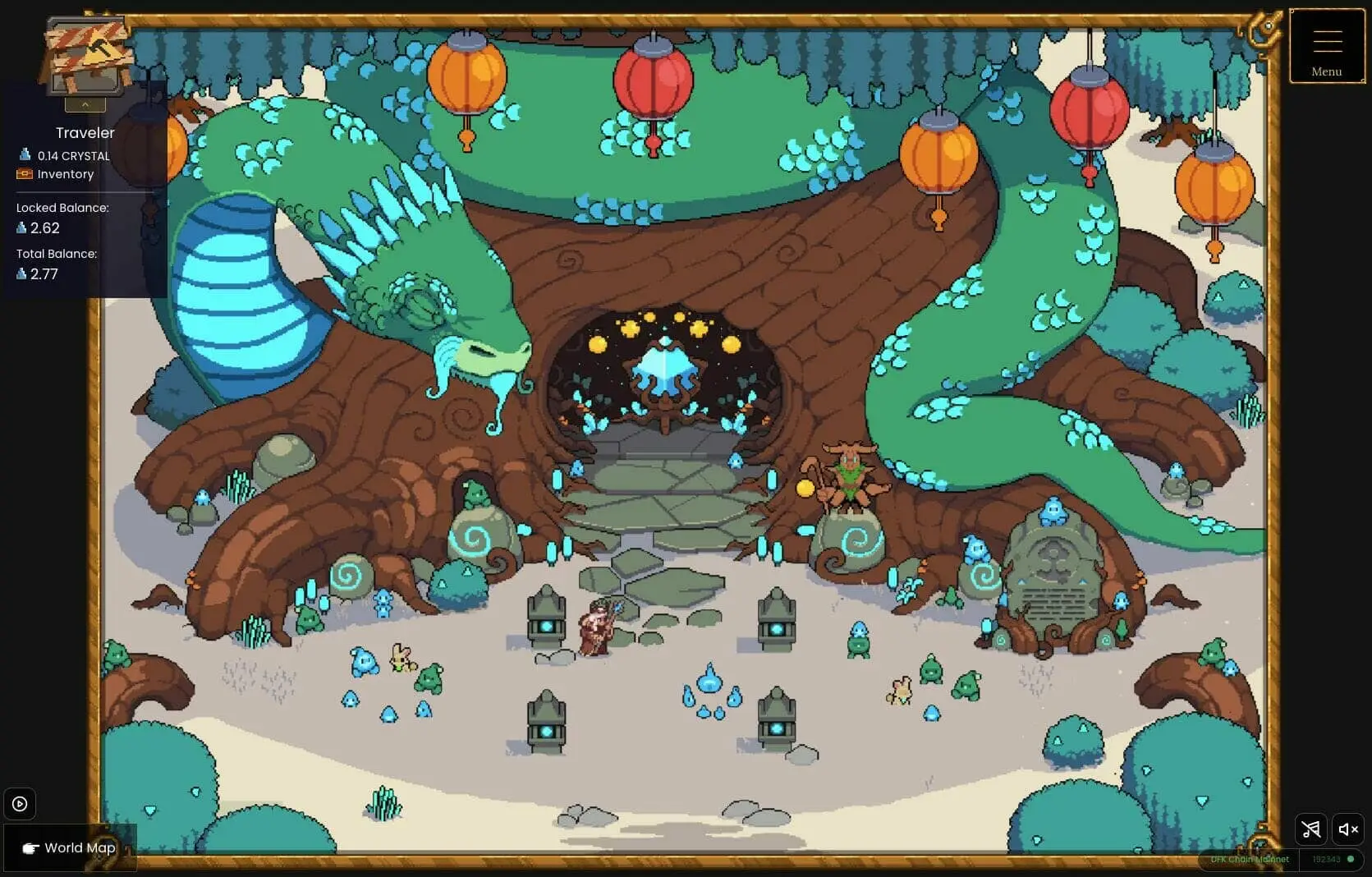Open the Traveler profile label
Screen dimensions: 1372x877
(x=85, y=132)
